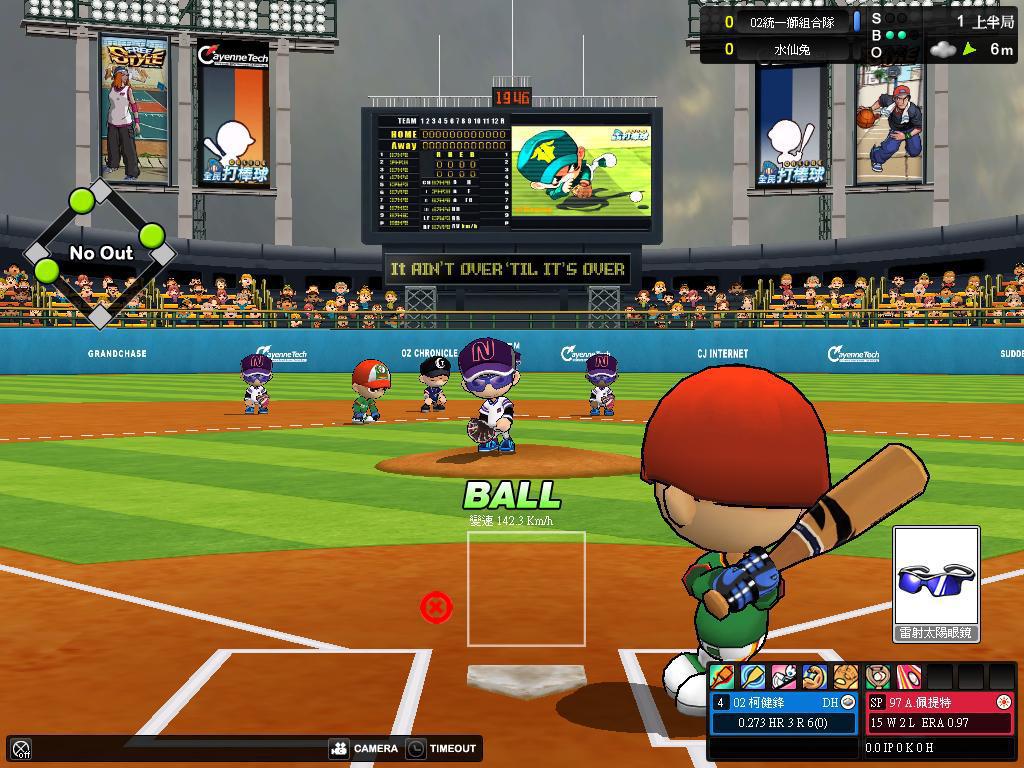
Task: Select the bat with blue swirl skill
Action: click(752, 677)
